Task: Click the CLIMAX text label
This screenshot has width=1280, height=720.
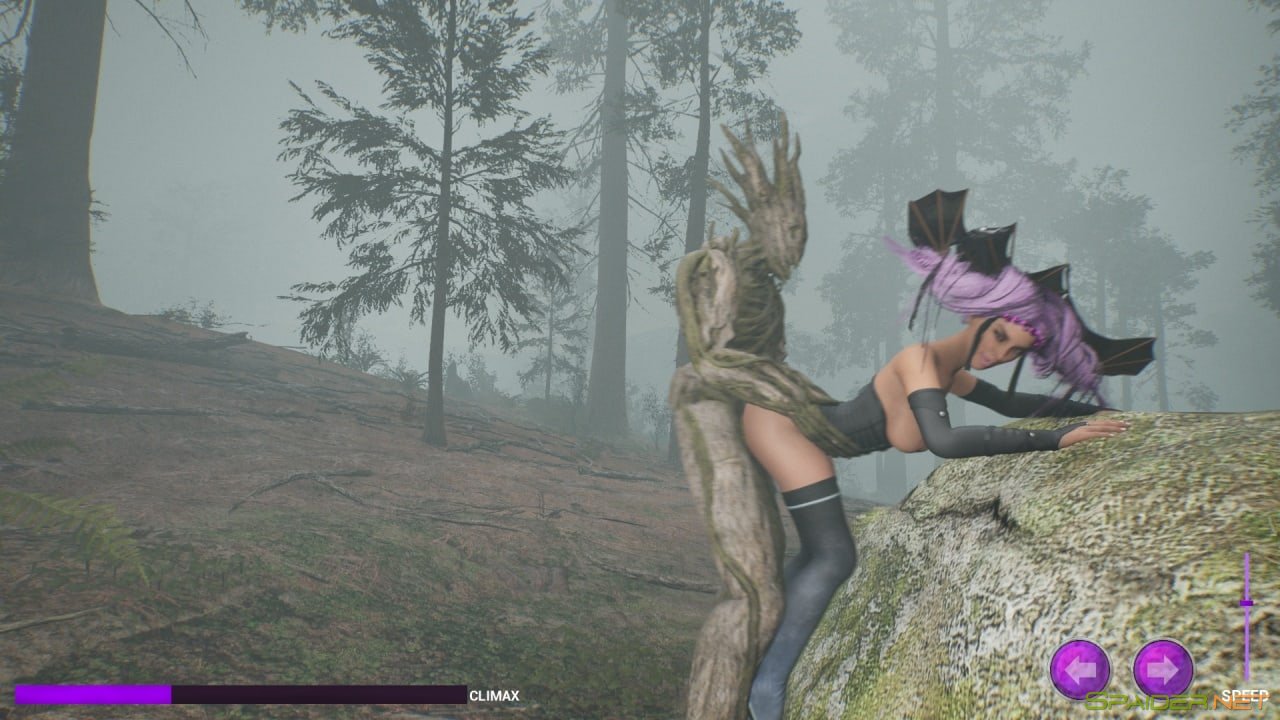Action: pyautogui.click(x=494, y=693)
